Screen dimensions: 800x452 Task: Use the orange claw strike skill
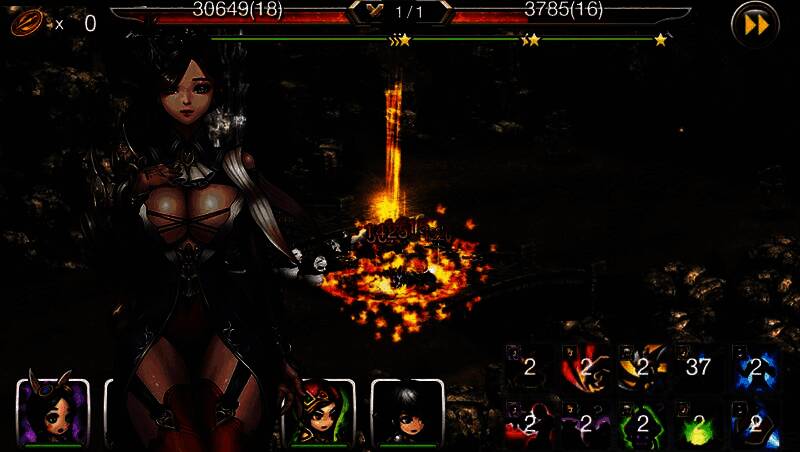click(x=641, y=367)
